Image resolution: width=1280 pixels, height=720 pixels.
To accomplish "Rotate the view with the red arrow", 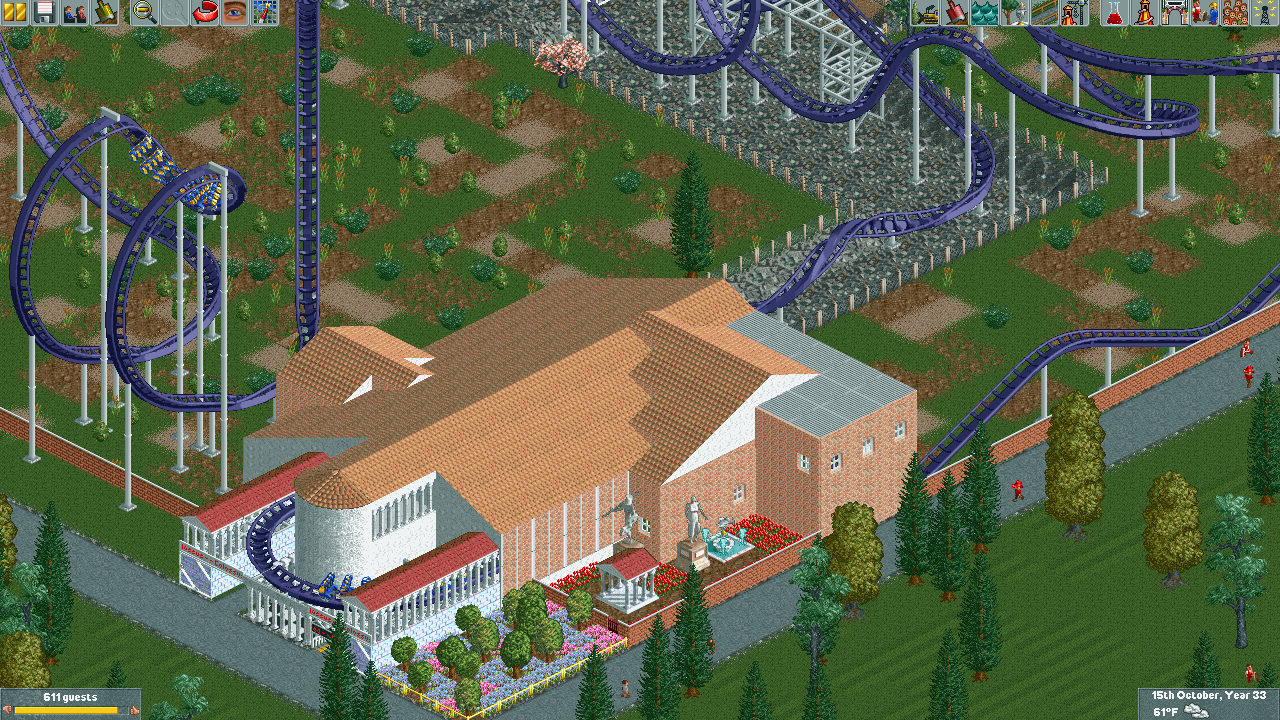I will (205, 12).
